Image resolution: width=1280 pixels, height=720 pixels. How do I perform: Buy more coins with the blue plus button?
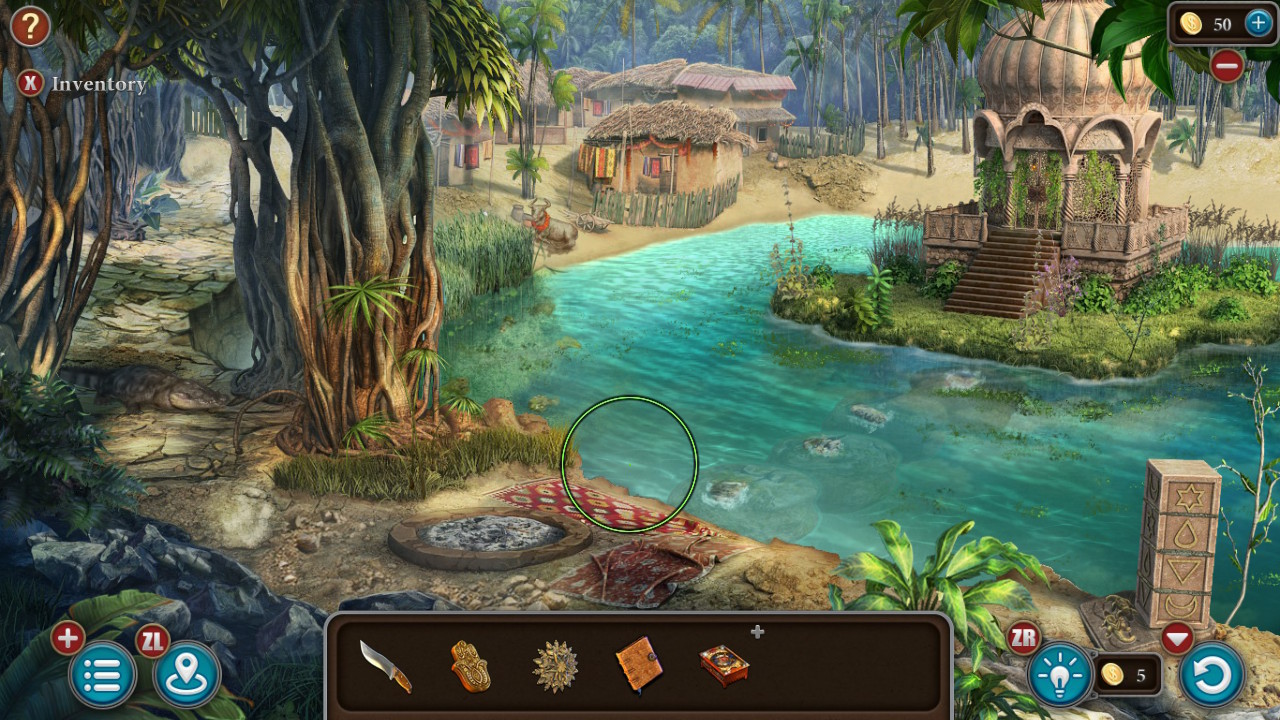[1257, 24]
